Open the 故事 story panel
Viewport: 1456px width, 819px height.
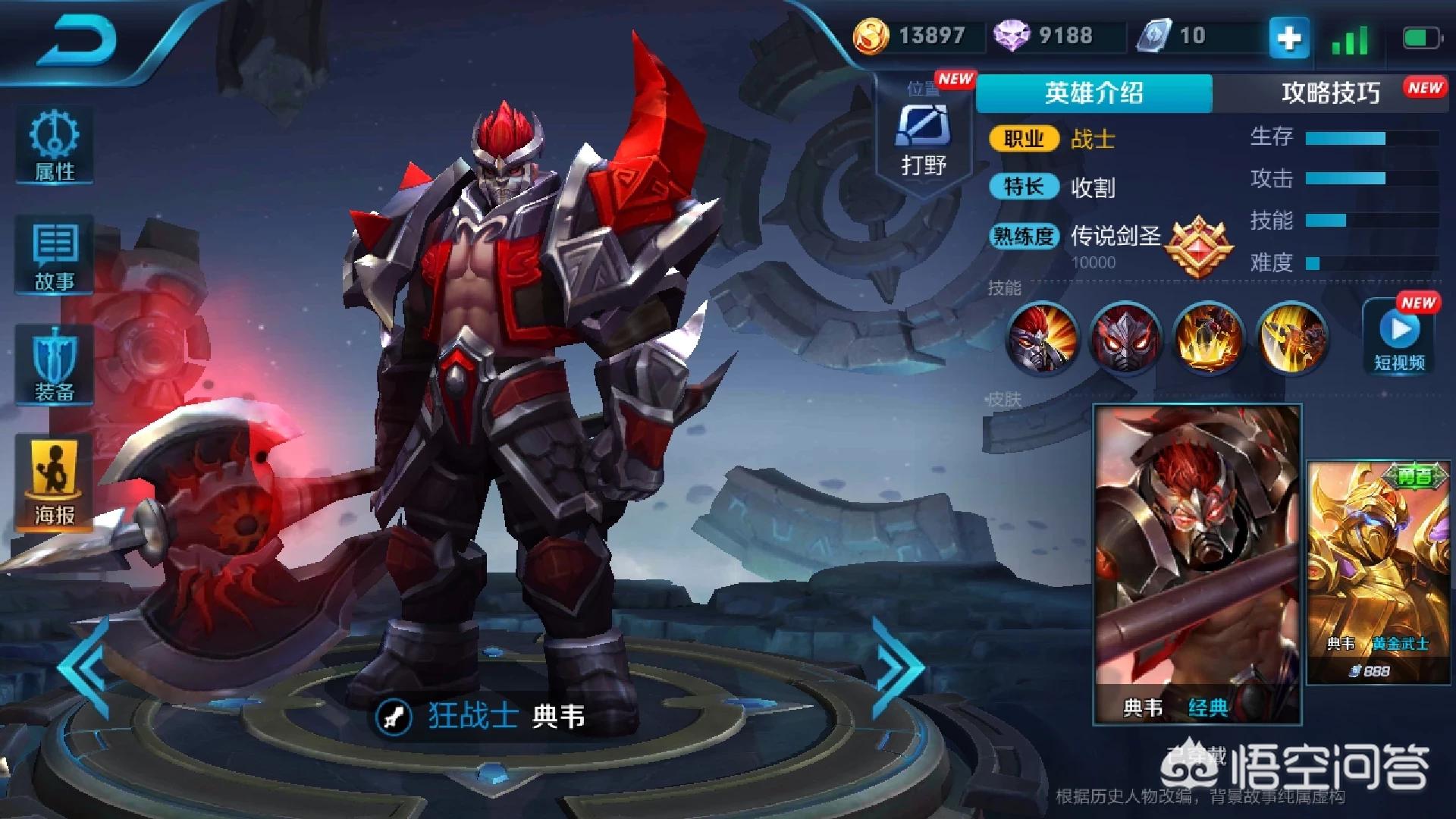55,256
